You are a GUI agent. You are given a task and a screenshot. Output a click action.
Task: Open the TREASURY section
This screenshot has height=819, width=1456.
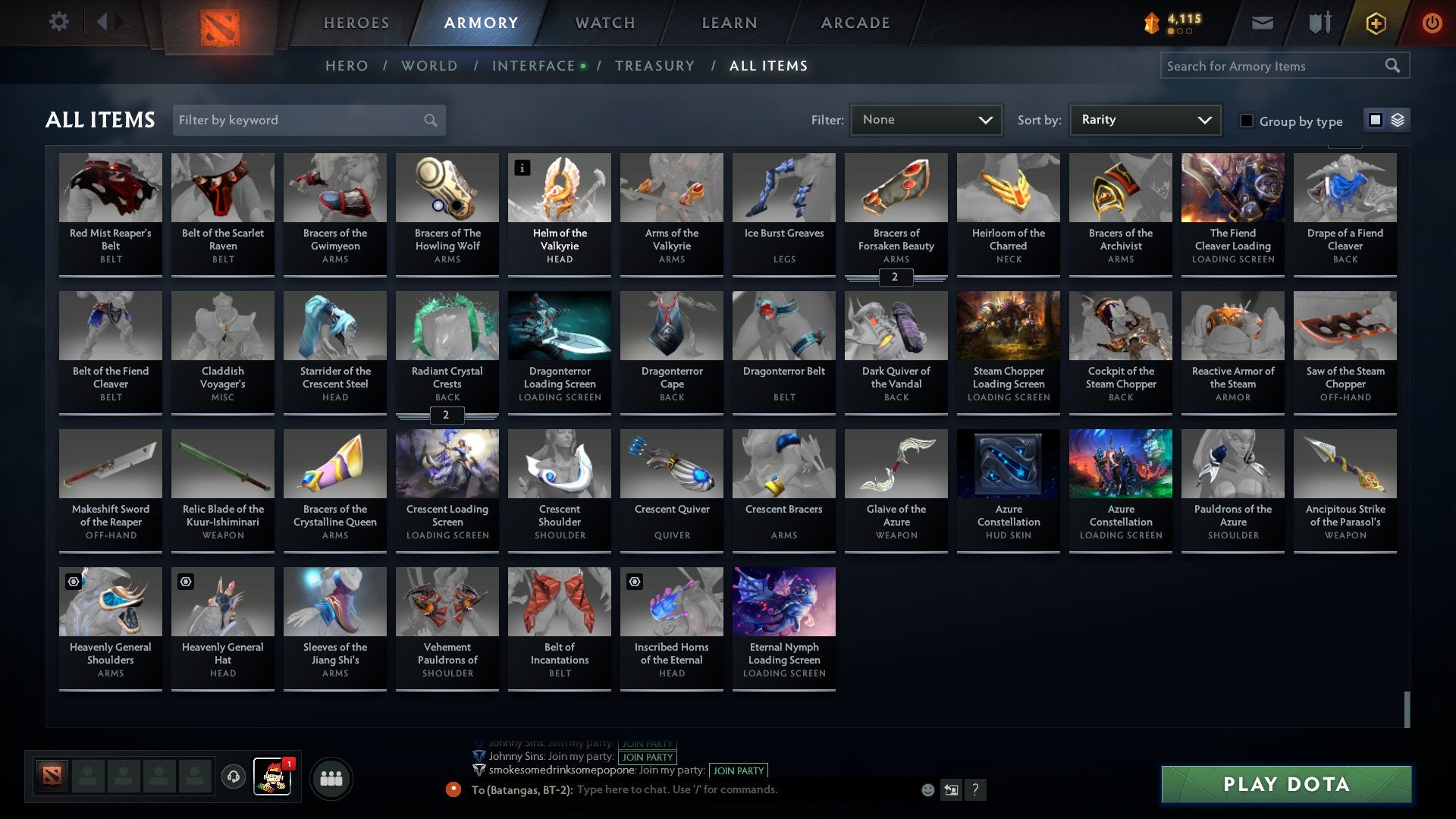point(655,65)
